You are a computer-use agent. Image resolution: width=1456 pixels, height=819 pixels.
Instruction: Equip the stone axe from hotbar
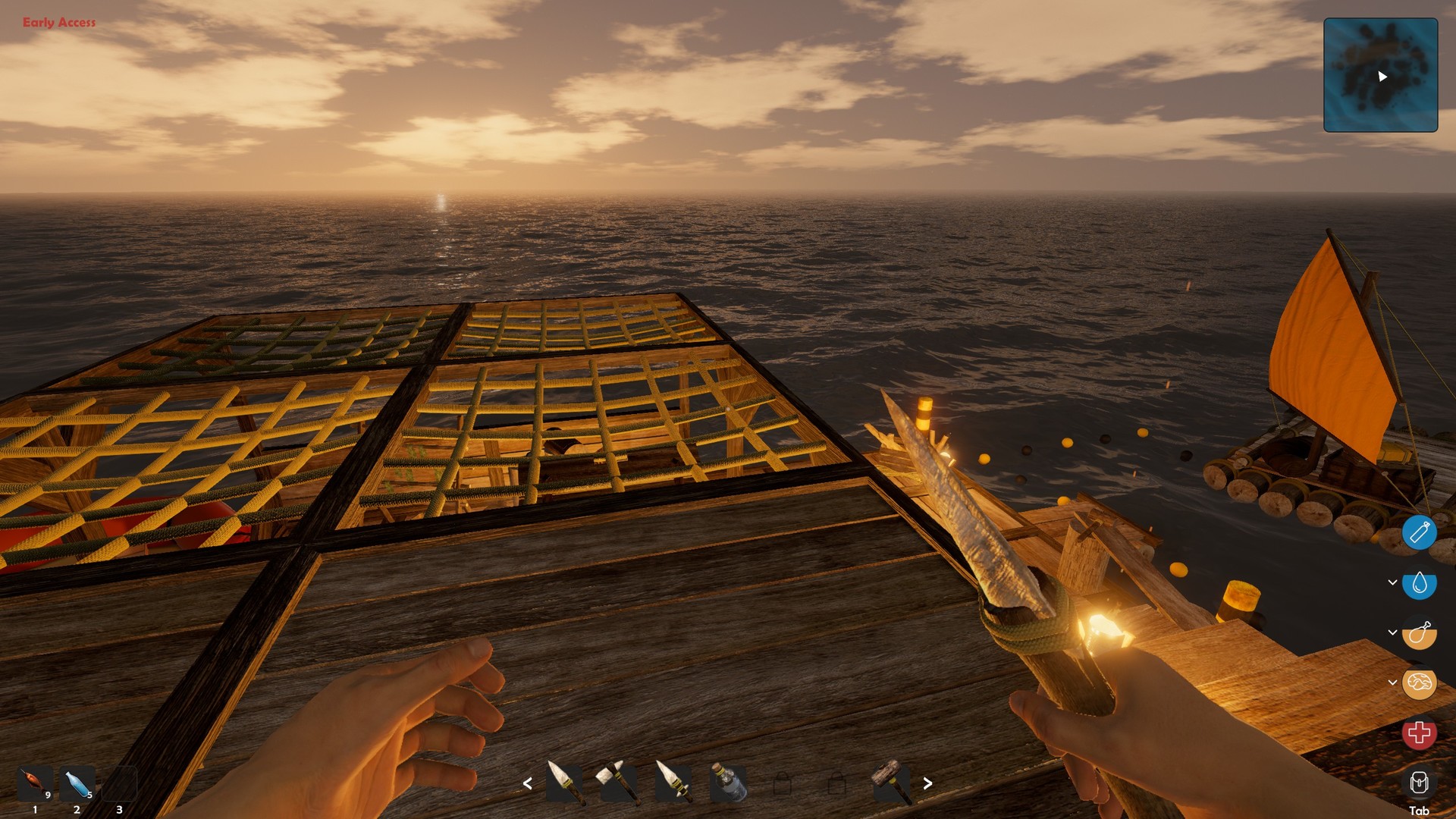619,783
